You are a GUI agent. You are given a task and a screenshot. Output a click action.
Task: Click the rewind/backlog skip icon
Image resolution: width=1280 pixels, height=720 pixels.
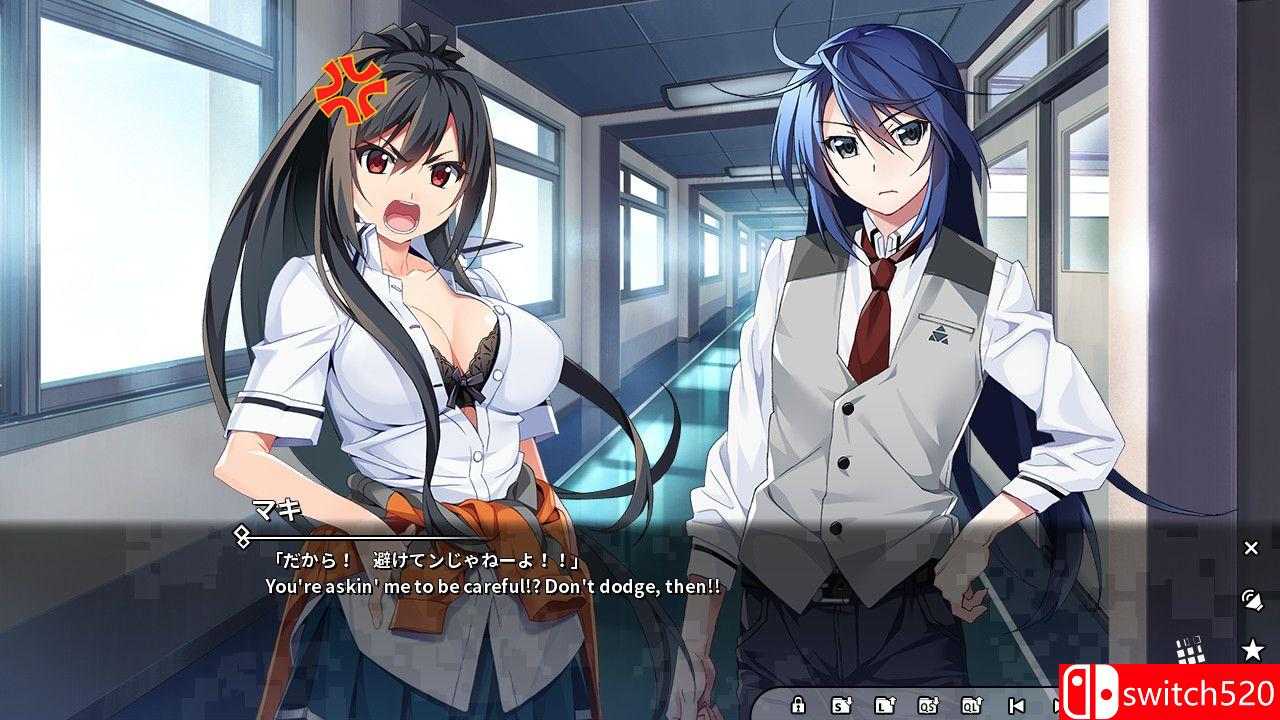tap(1017, 704)
